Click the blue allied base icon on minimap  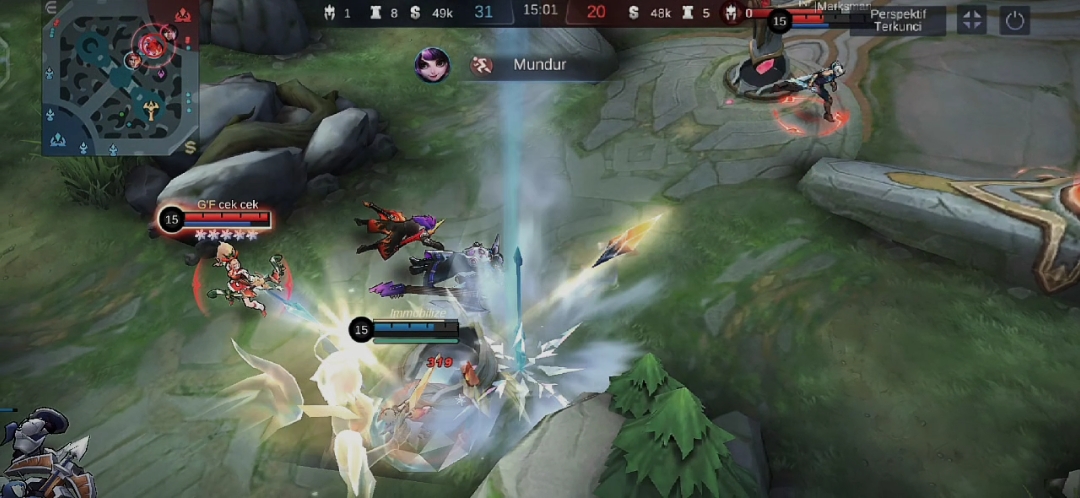57,139
